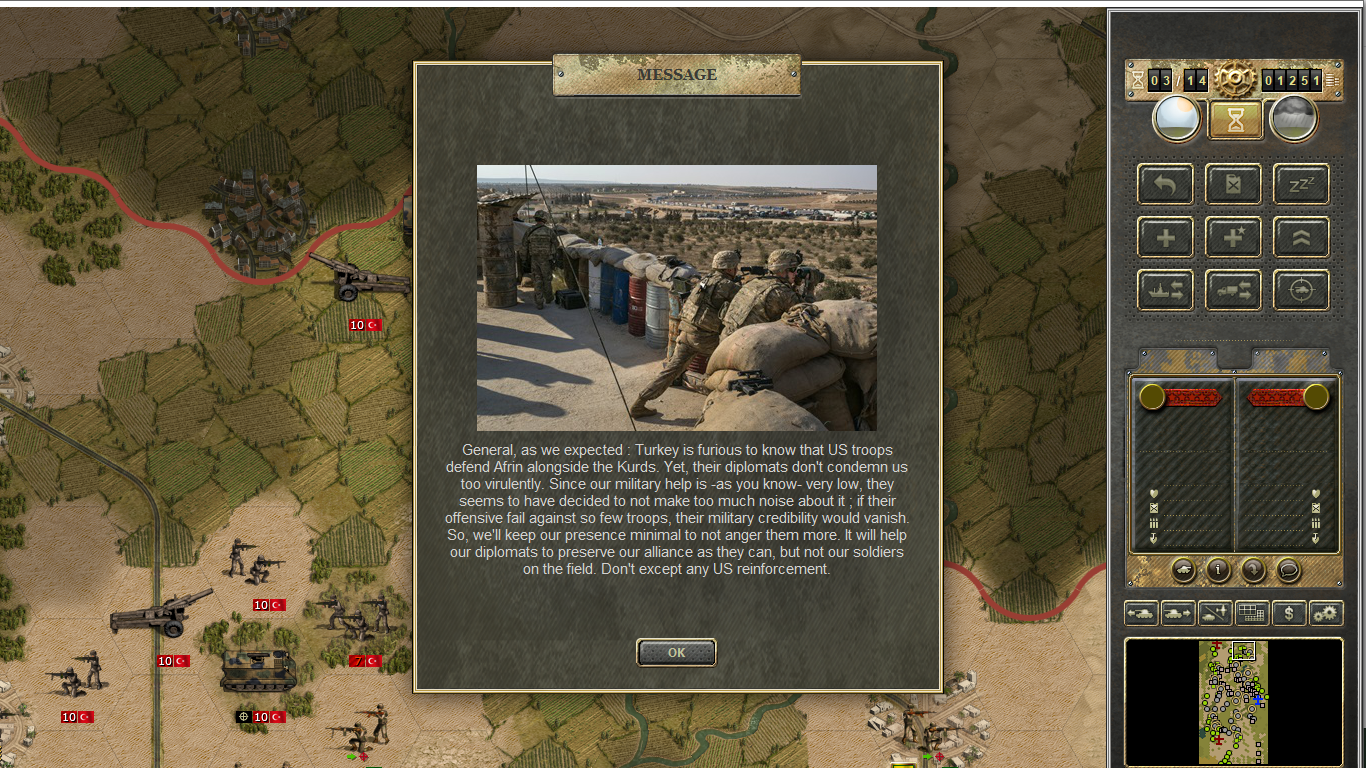Choose the plus-with-star elite replacements button
The height and width of the screenshot is (768, 1366).
(1233, 237)
